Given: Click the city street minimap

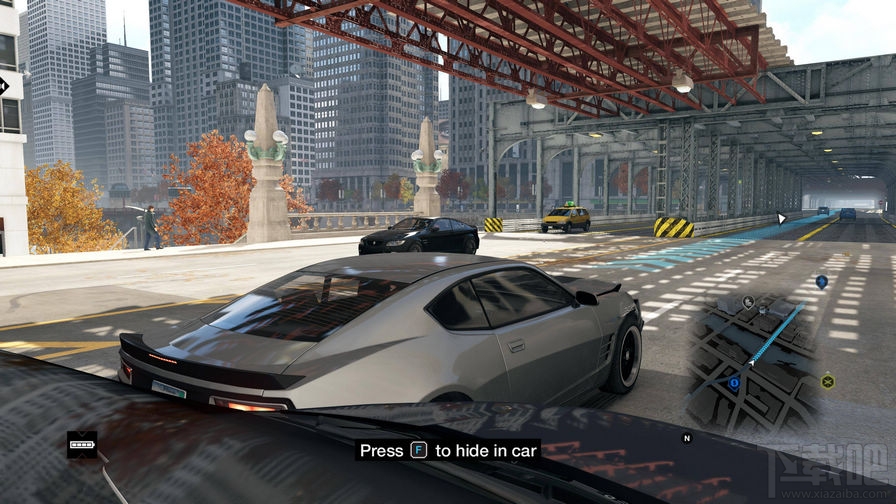Looking at the screenshot, I should click(751, 362).
